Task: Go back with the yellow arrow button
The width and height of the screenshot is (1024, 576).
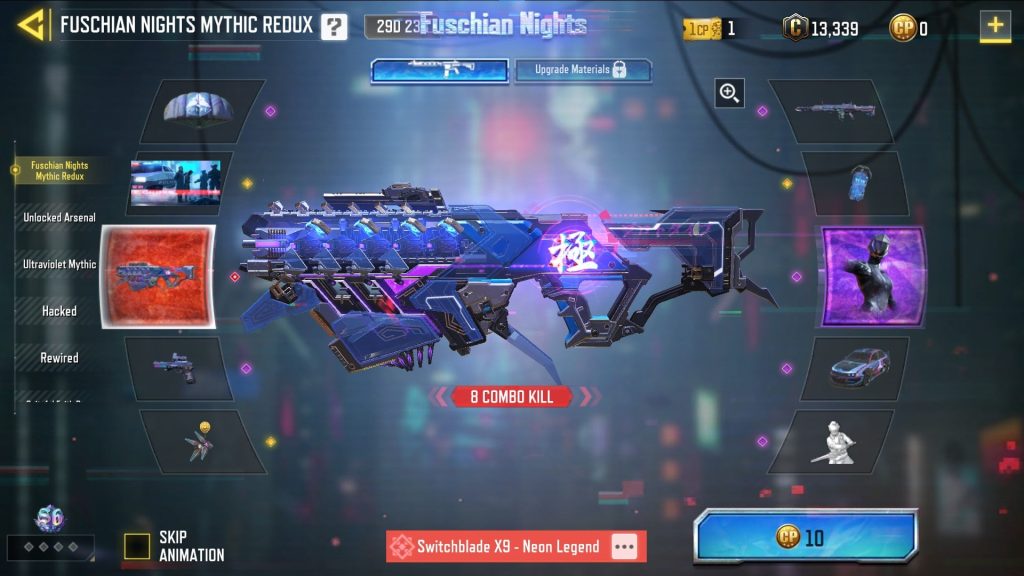Action: (x=33, y=25)
